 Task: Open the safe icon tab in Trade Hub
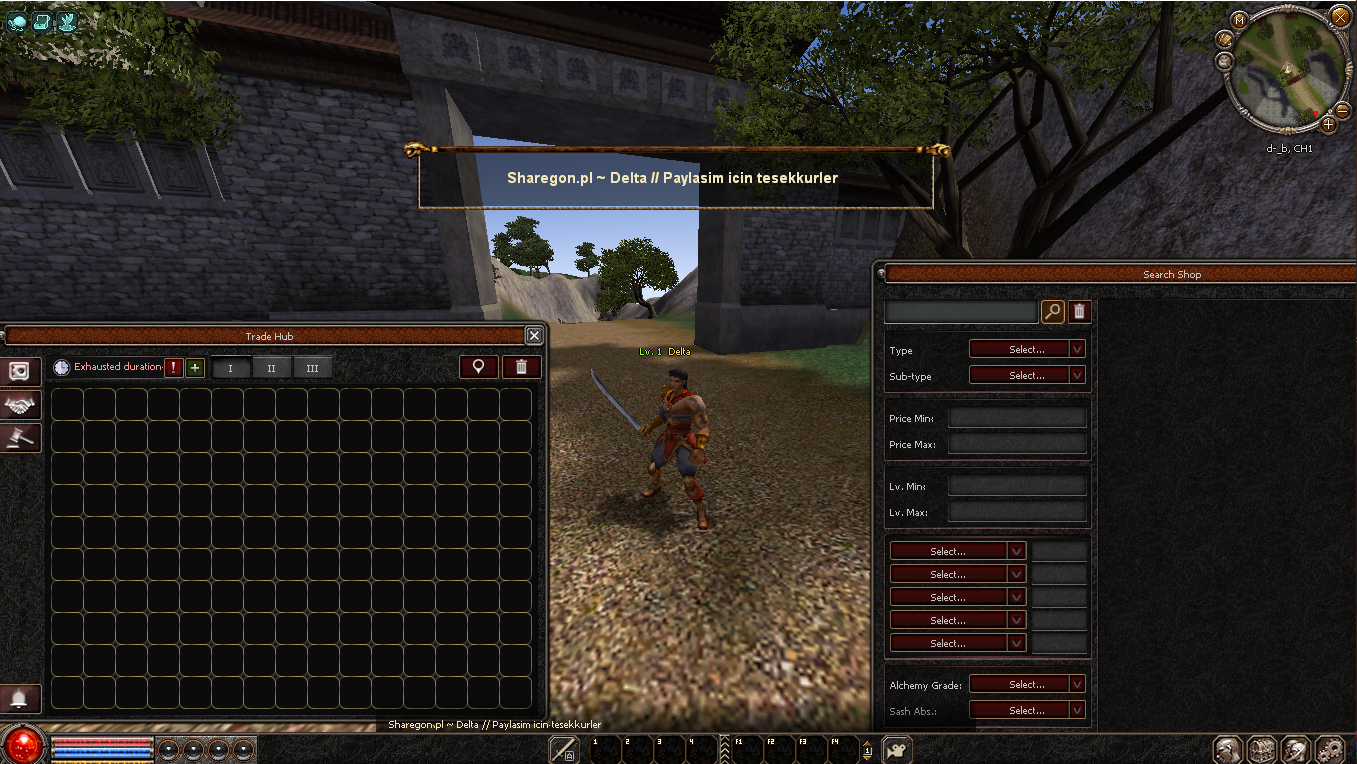click(21, 372)
